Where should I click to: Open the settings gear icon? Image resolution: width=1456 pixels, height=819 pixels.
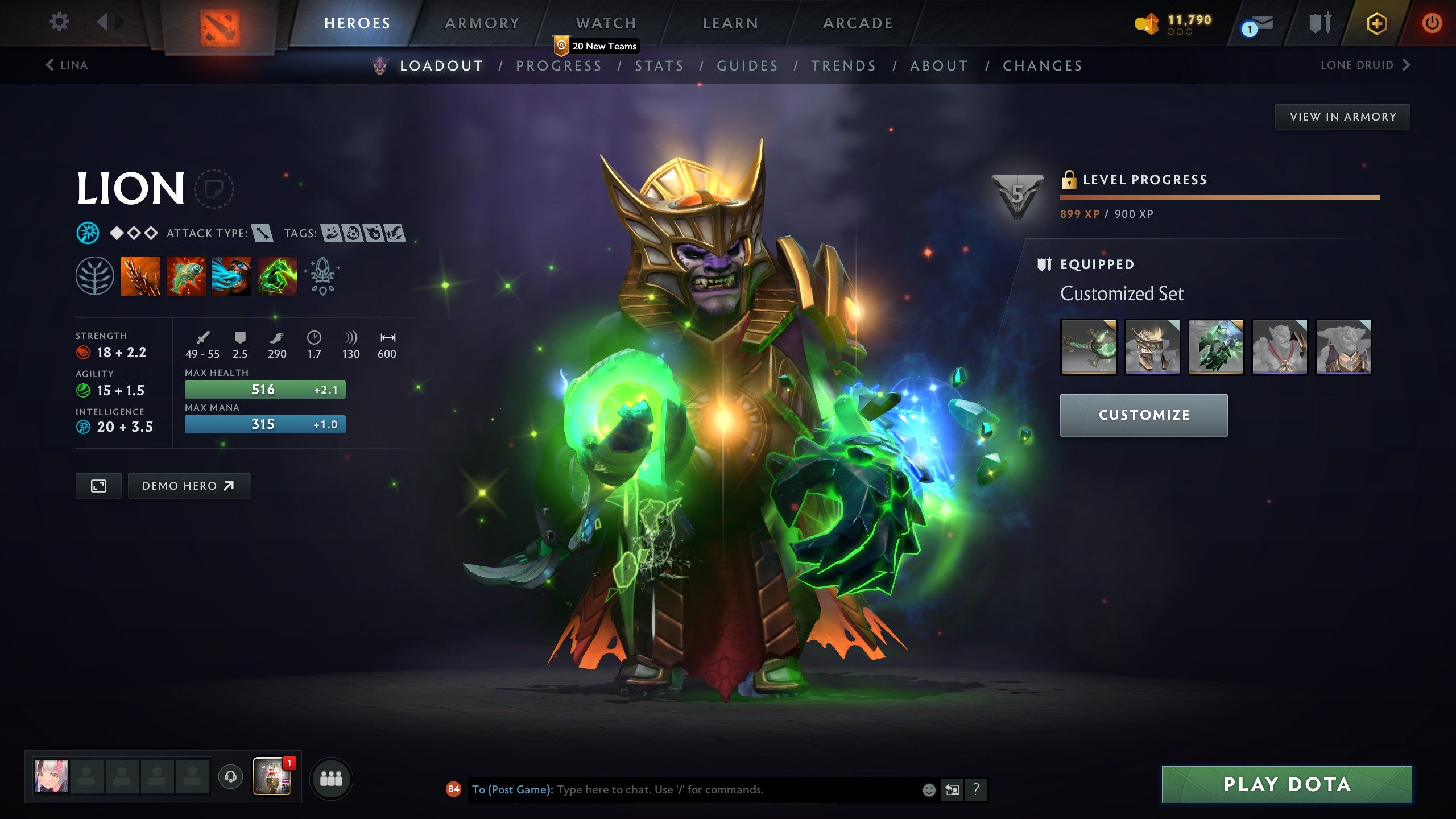(x=59, y=20)
